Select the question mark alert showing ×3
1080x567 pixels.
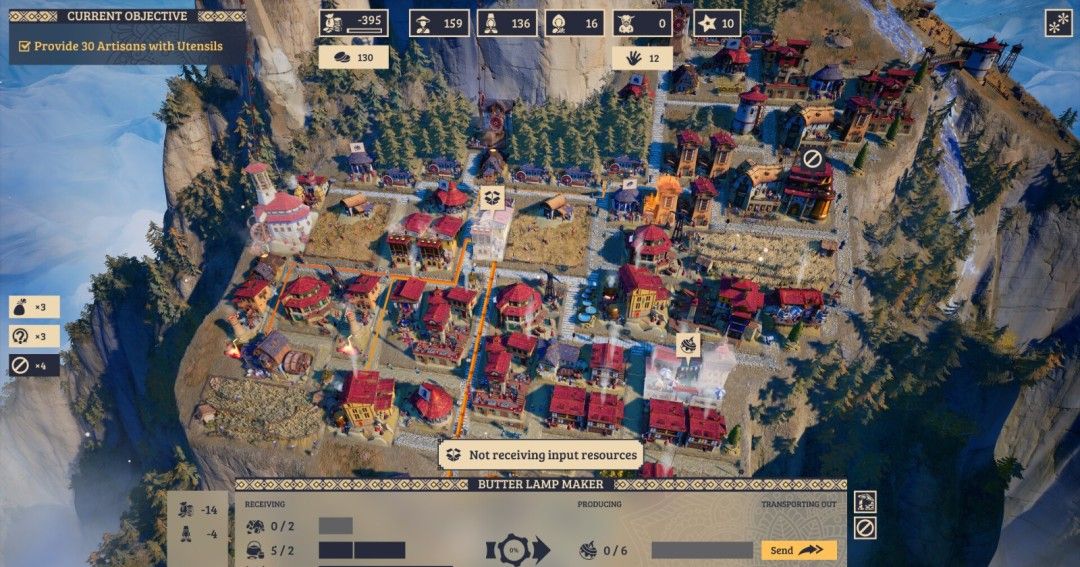coord(34,337)
